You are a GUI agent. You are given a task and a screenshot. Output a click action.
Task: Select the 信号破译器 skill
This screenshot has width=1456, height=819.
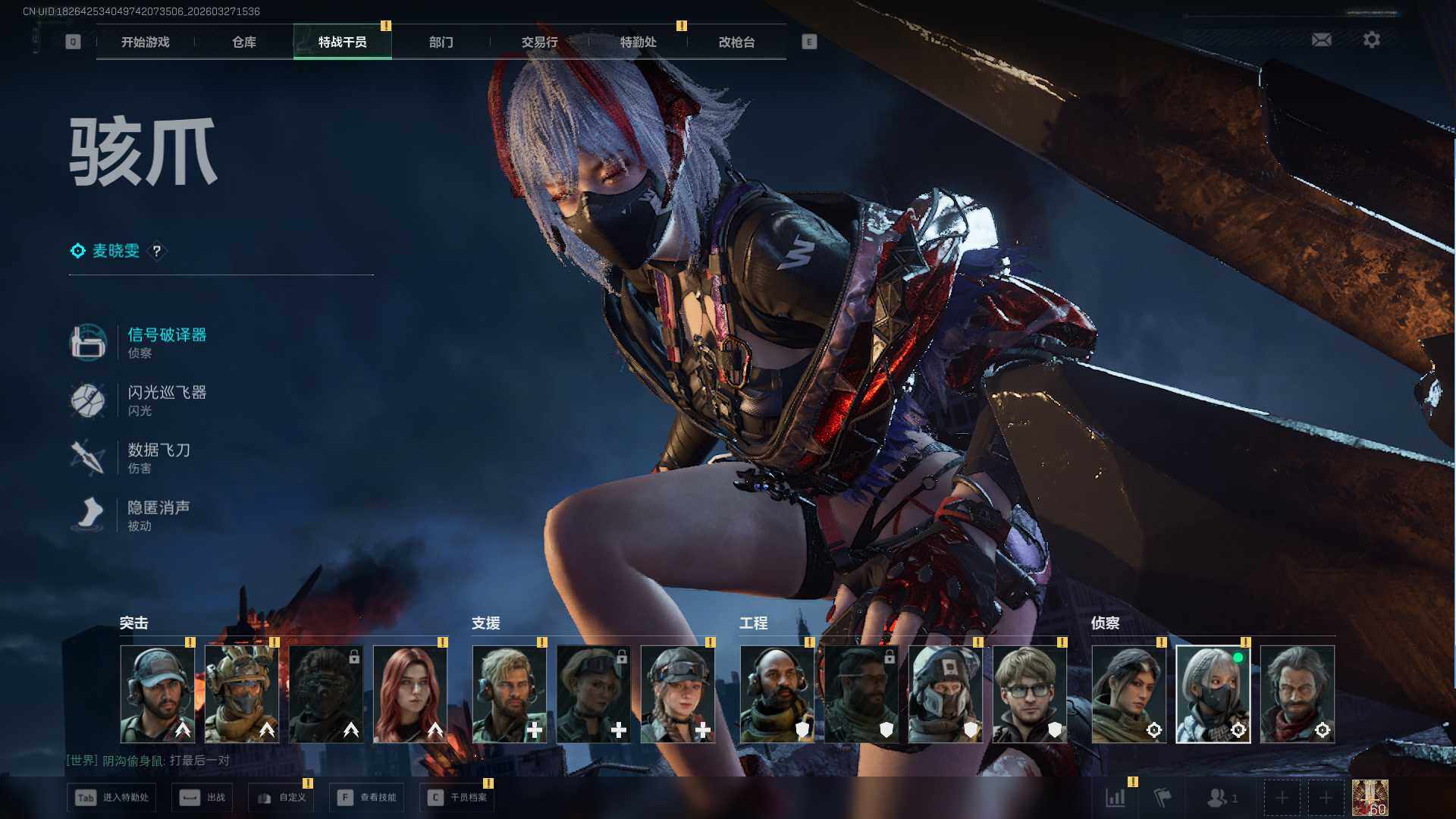click(166, 335)
